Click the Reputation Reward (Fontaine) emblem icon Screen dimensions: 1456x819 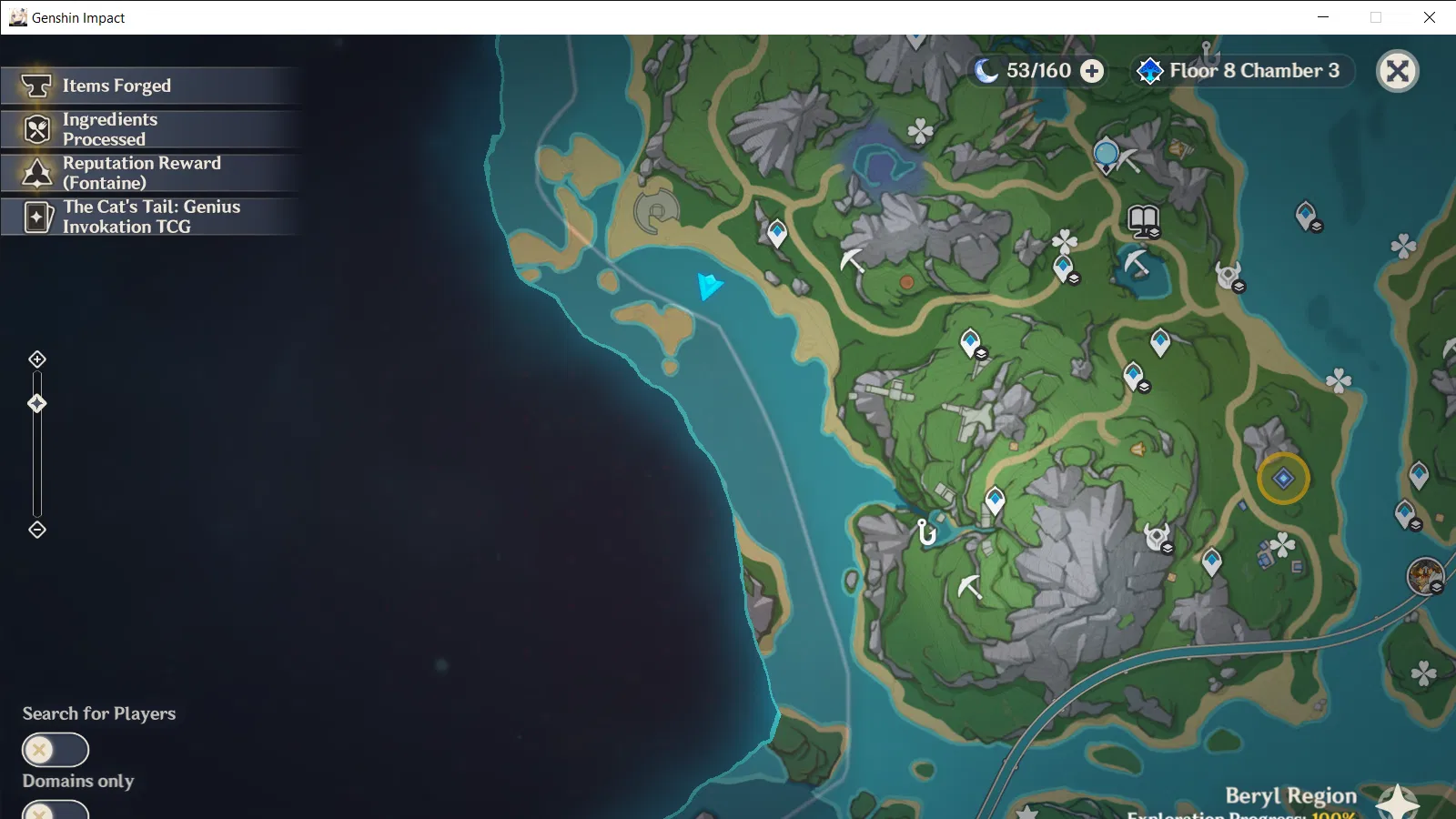35,173
